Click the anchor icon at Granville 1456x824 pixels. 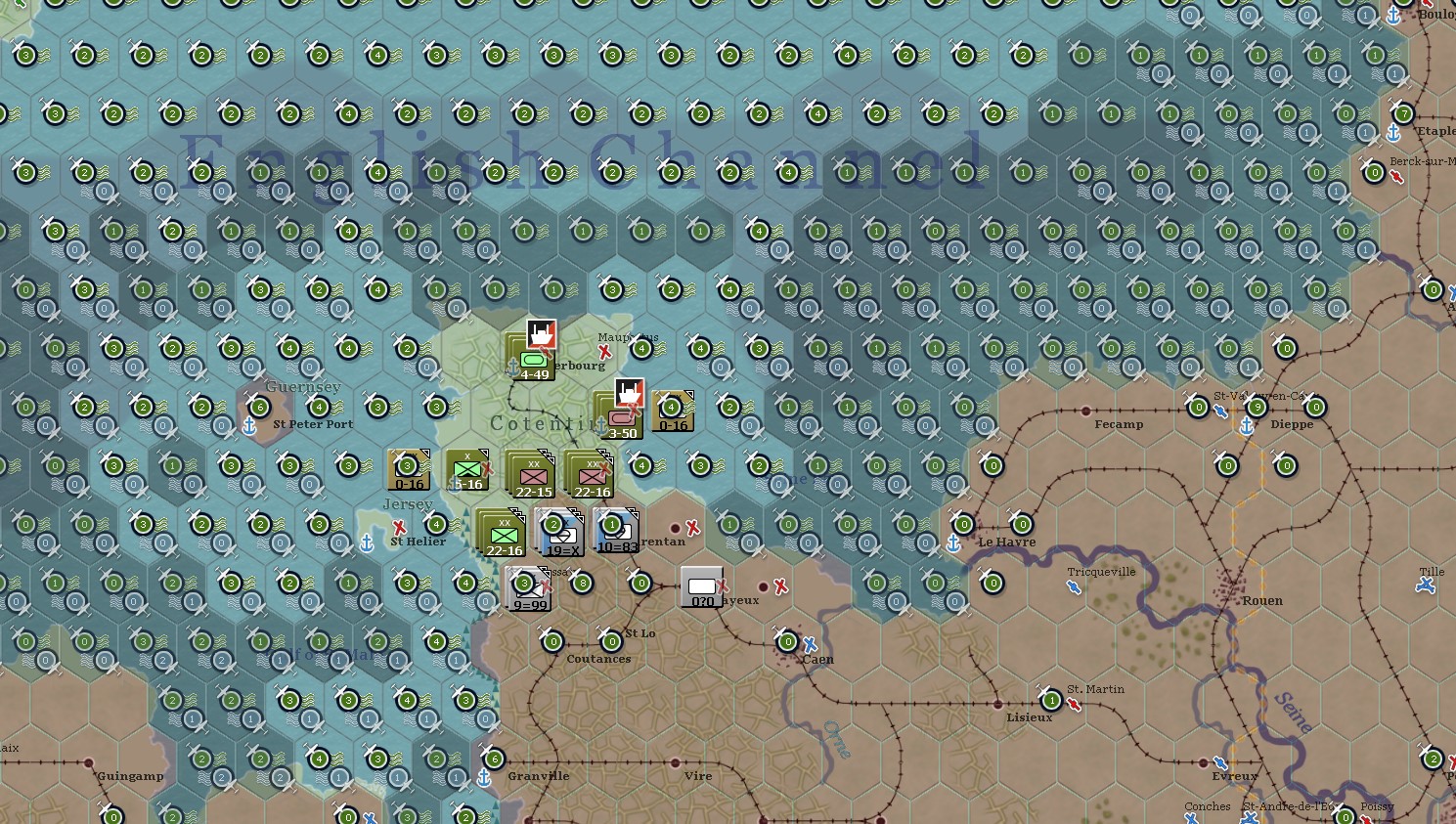tap(484, 779)
